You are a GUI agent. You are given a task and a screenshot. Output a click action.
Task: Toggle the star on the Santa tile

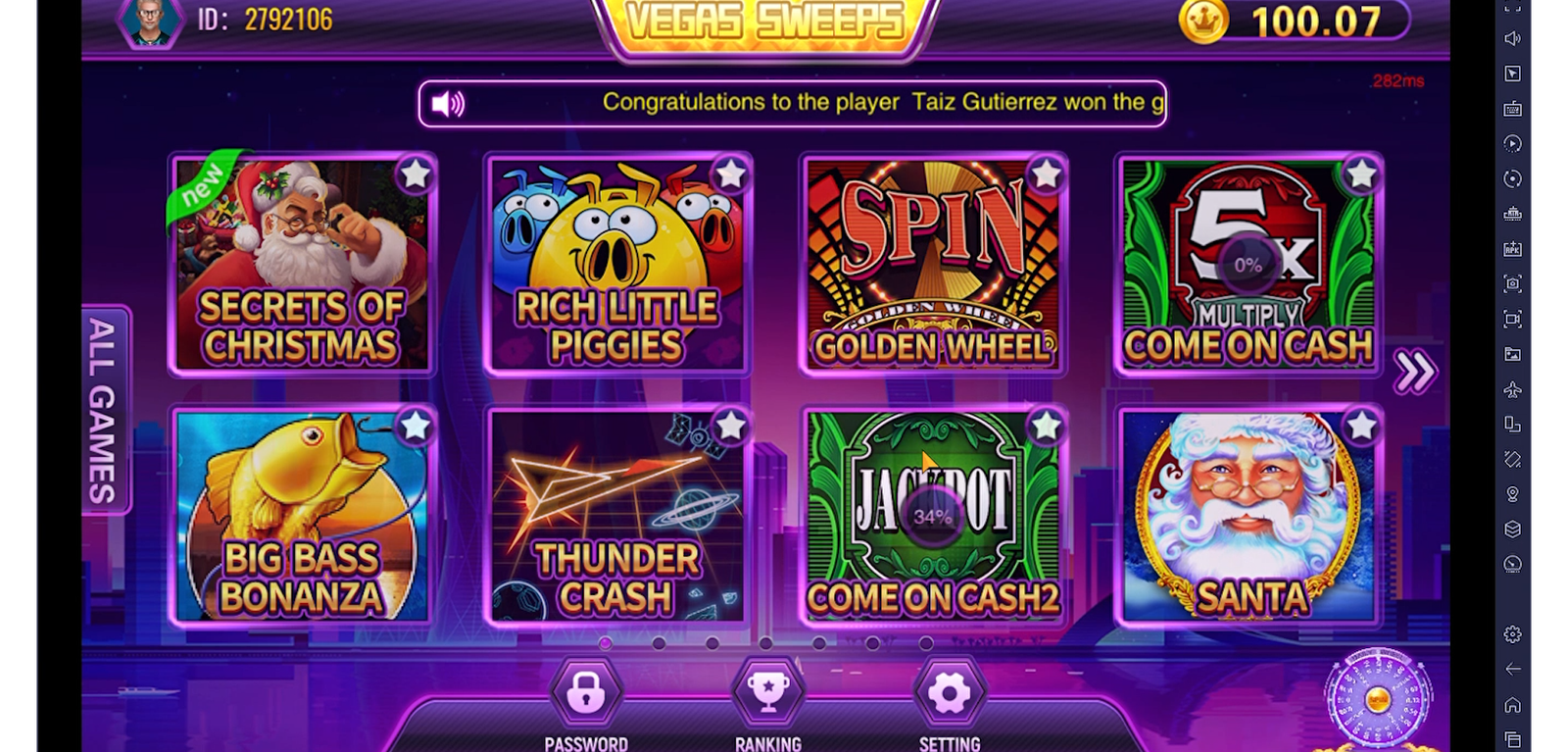pyautogui.click(x=1361, y=426)
